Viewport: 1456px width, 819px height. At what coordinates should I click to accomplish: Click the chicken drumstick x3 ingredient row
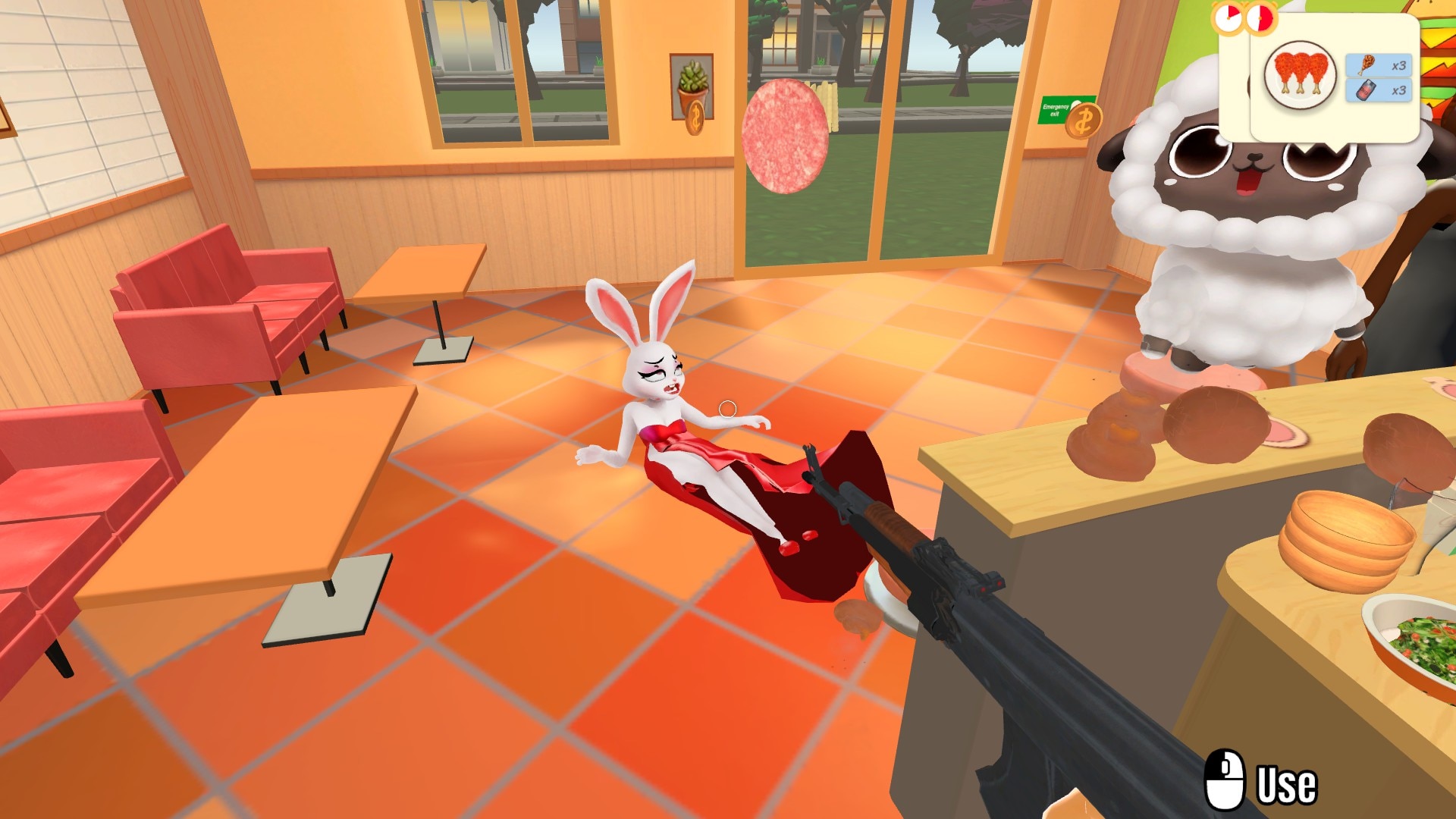tap(1379, 65)
